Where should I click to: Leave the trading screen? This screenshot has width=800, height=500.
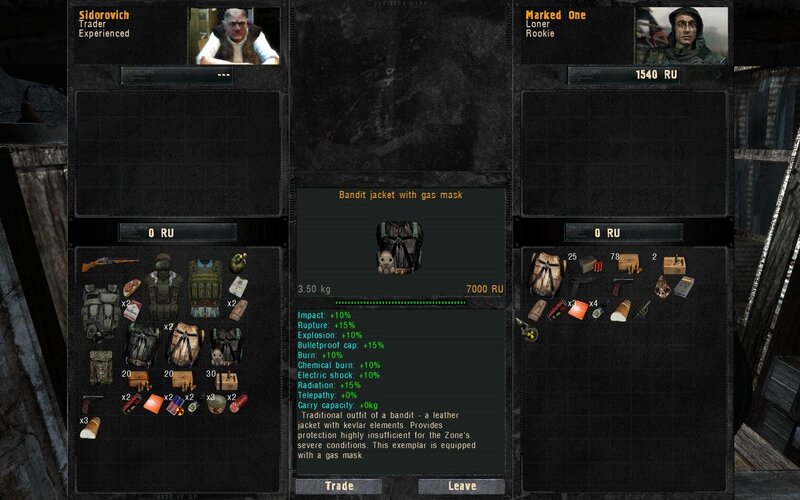461,486
